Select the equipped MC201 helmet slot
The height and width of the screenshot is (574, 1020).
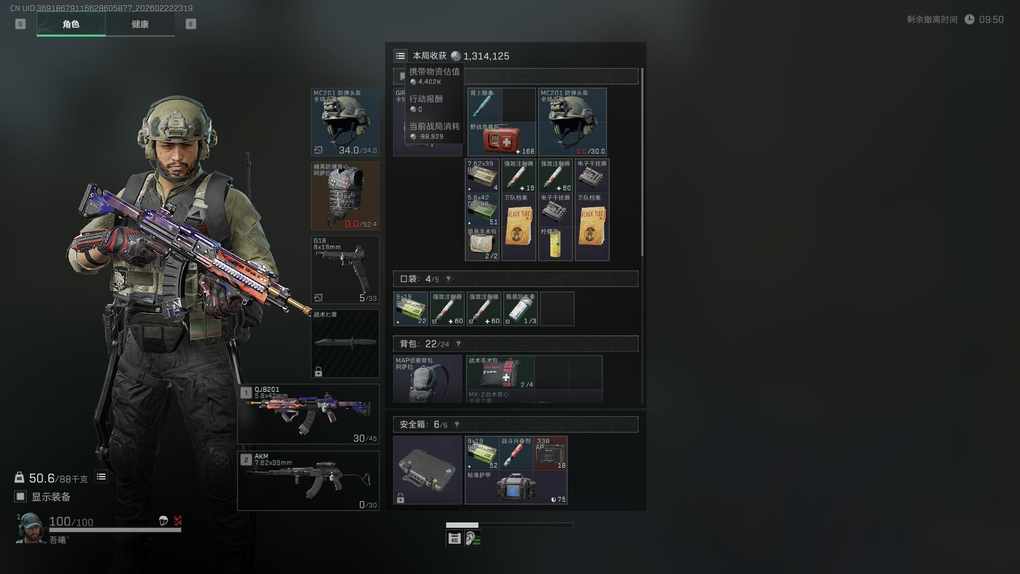346,122
